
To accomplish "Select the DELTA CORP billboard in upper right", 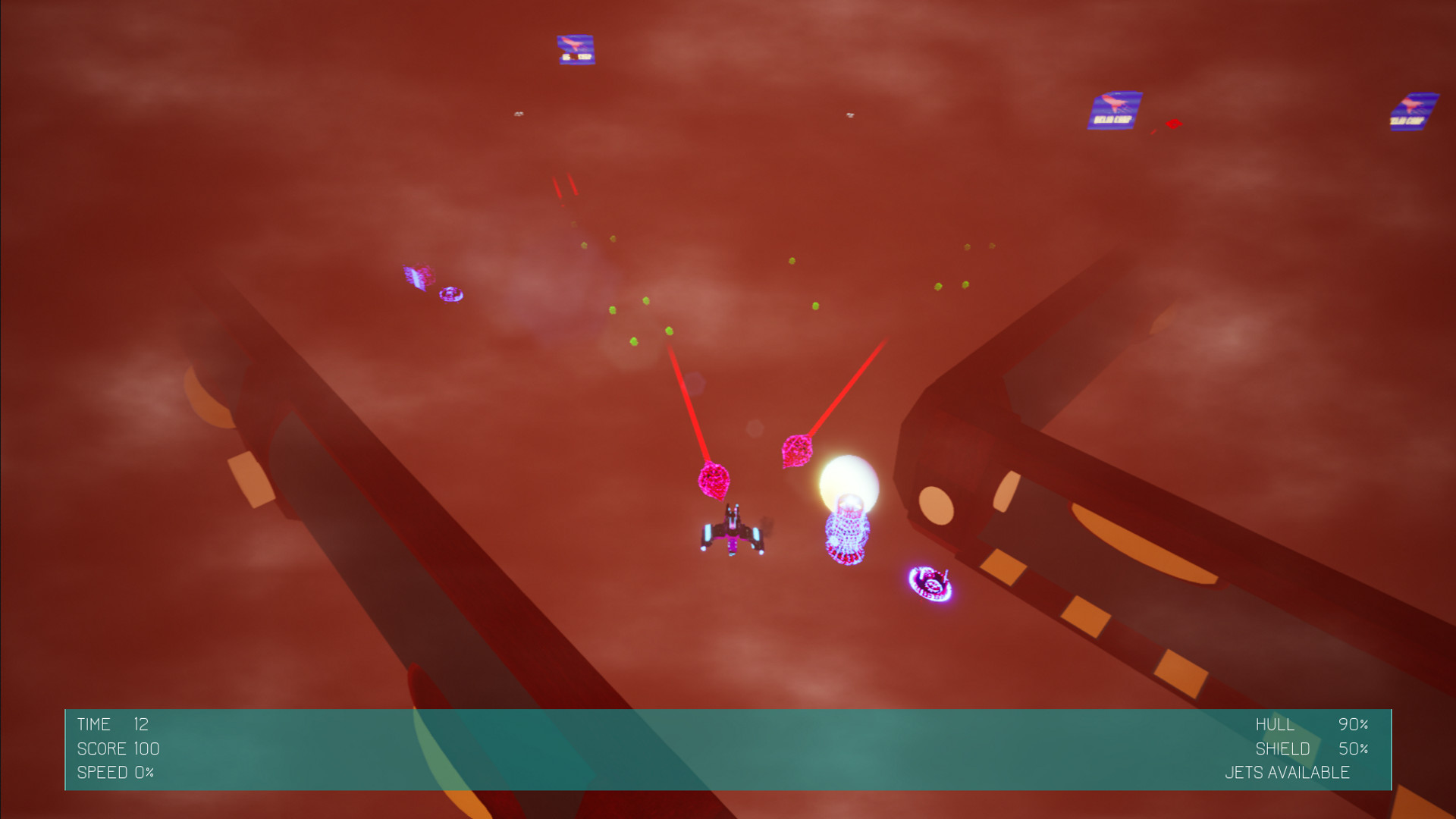I will coord(1113,110).
